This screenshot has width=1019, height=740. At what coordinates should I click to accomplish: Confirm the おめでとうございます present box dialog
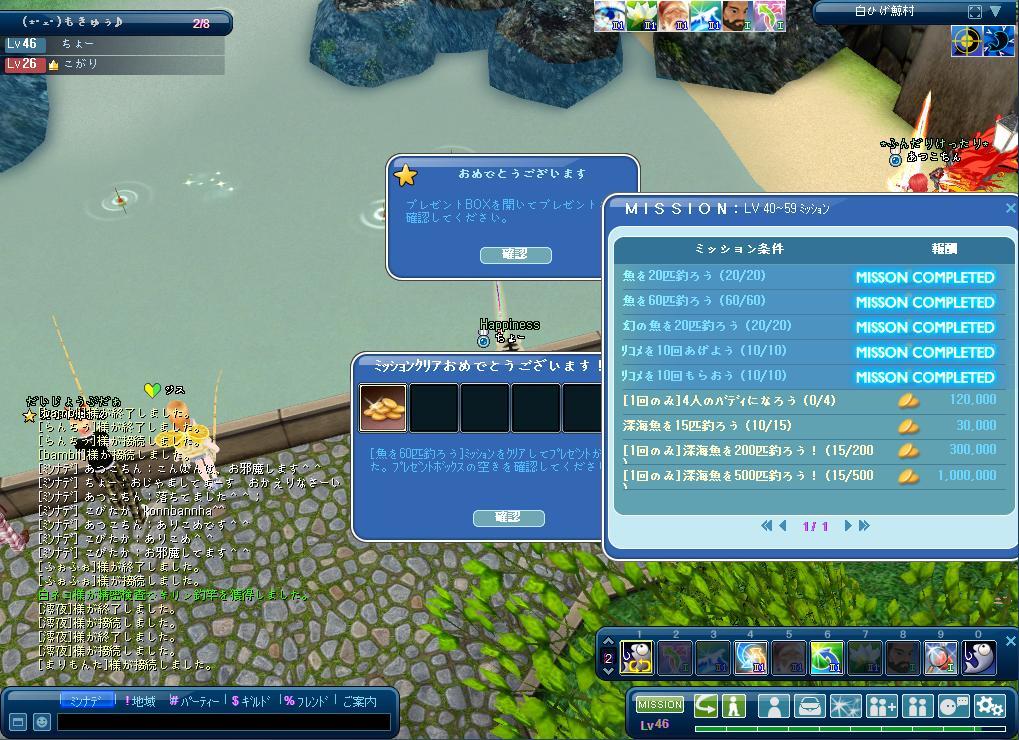(x=515, y=255)
